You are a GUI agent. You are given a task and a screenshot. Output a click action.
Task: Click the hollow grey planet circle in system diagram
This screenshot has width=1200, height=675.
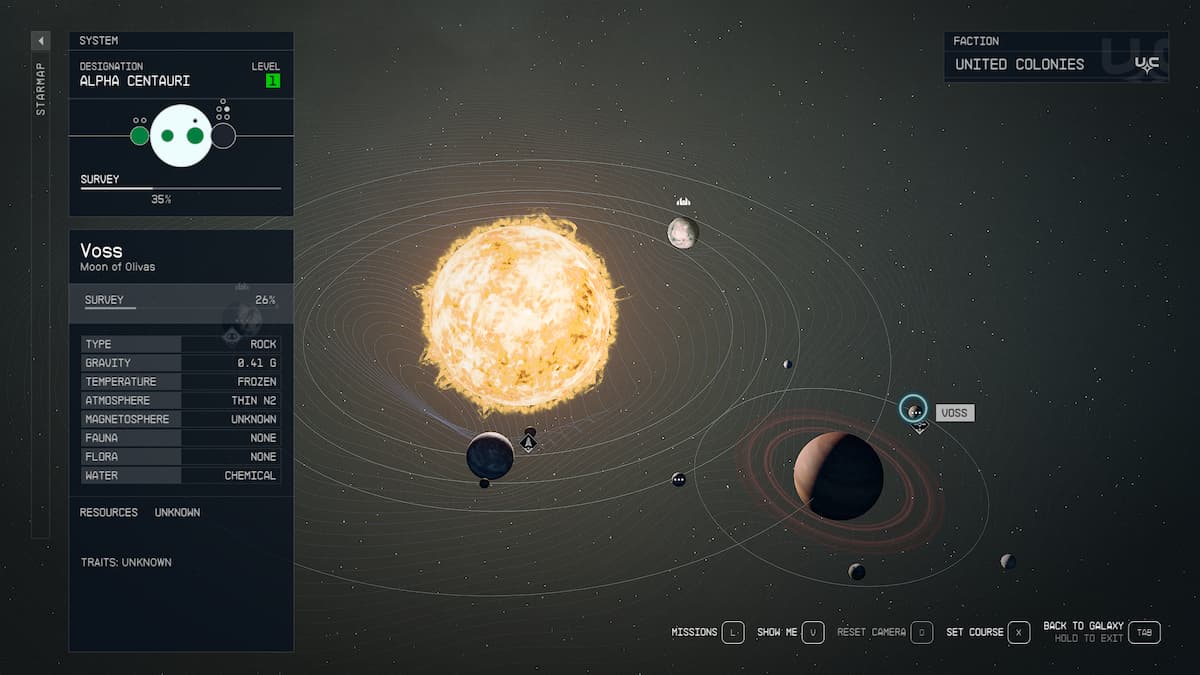click(223, 135)
